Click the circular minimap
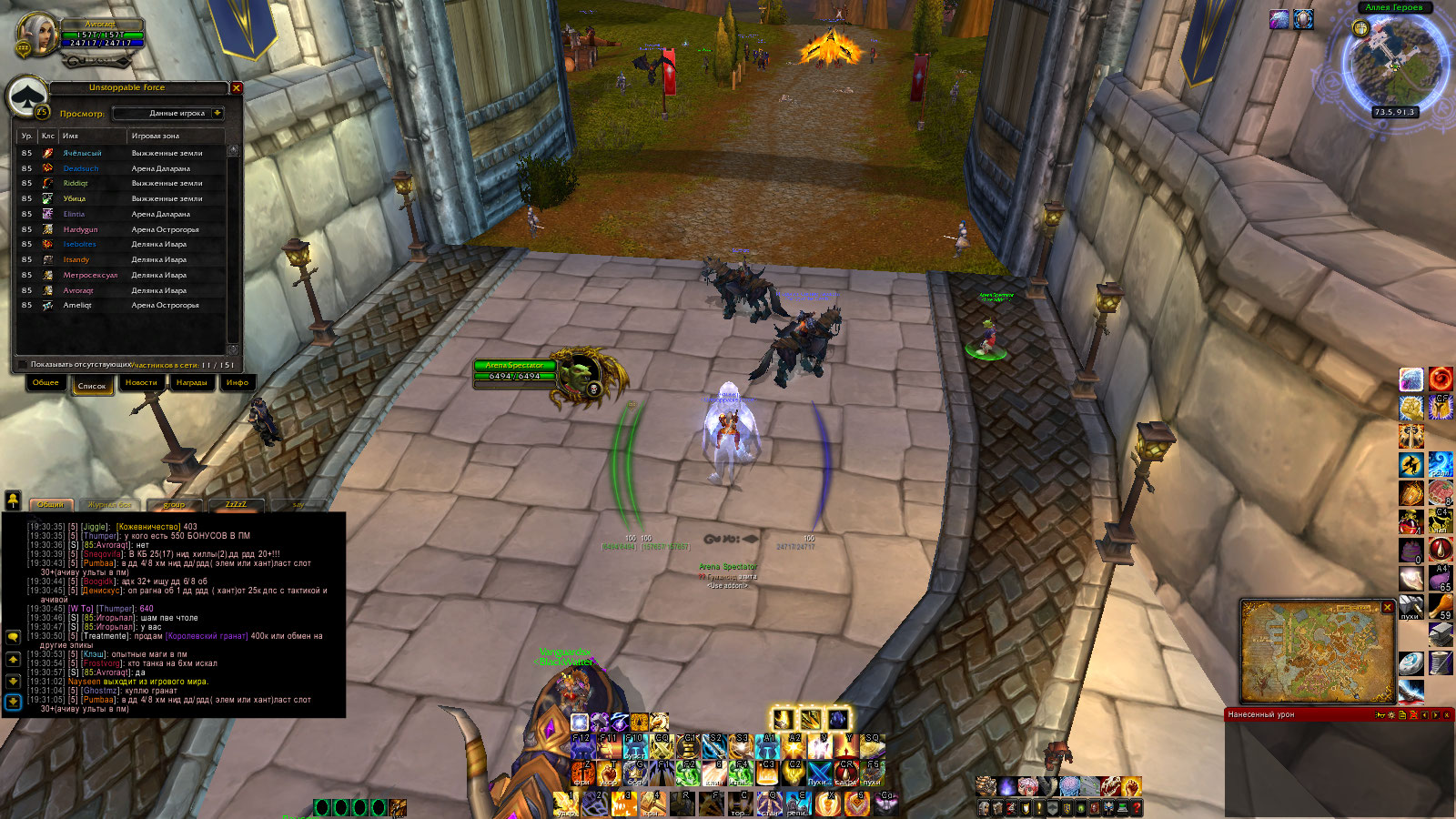The width and height of the screenshot is (1456, 819). tap(1394, 64)
